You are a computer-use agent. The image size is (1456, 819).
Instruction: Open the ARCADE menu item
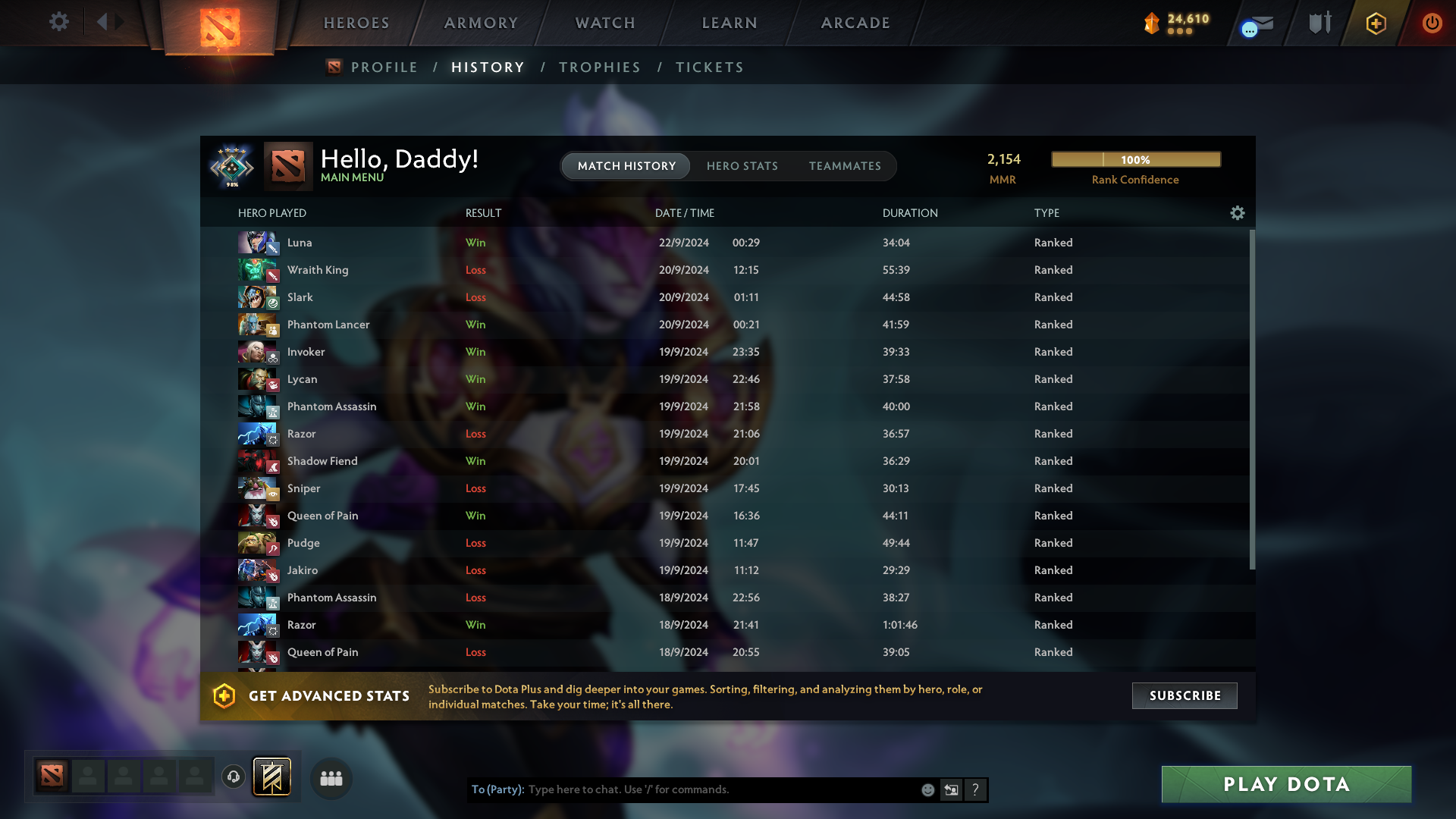click(x=855, y=23)
